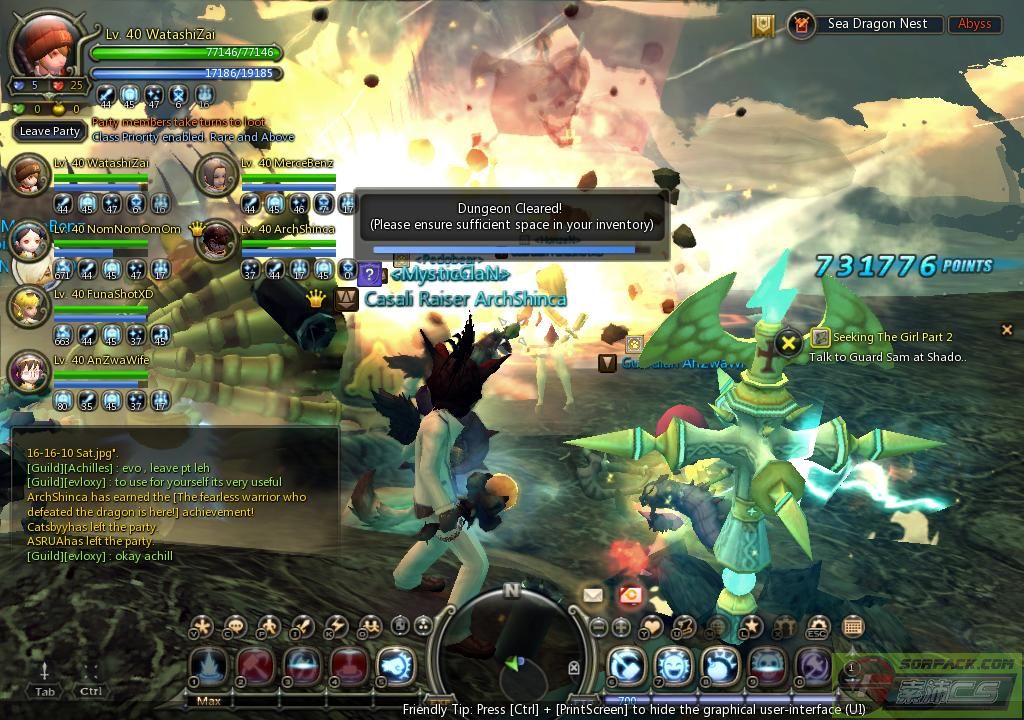Open the ESC system menu icon
The image size is (1024, 720).
[x=818, y=628]
